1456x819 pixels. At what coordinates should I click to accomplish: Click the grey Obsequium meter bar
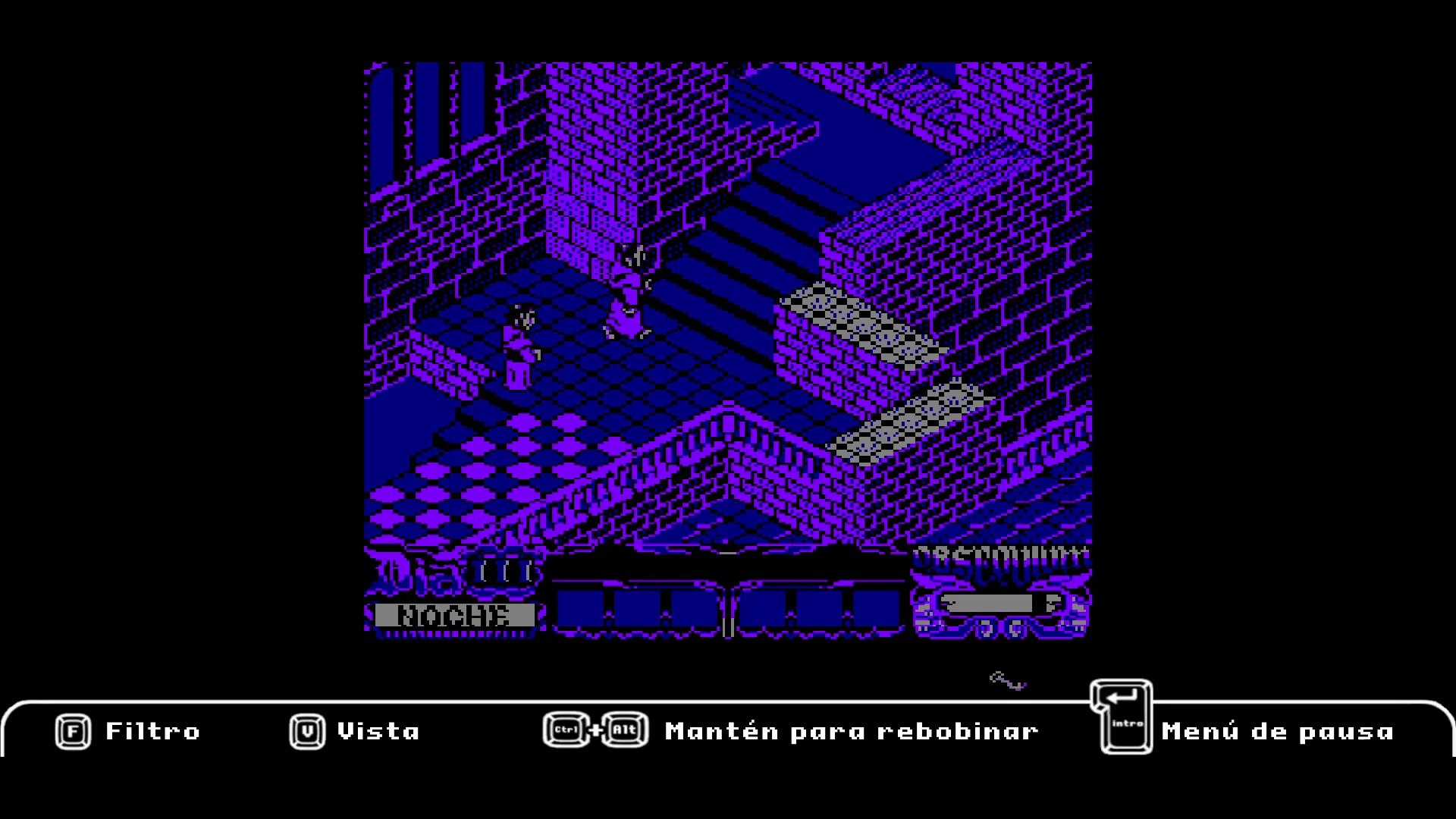986,604
